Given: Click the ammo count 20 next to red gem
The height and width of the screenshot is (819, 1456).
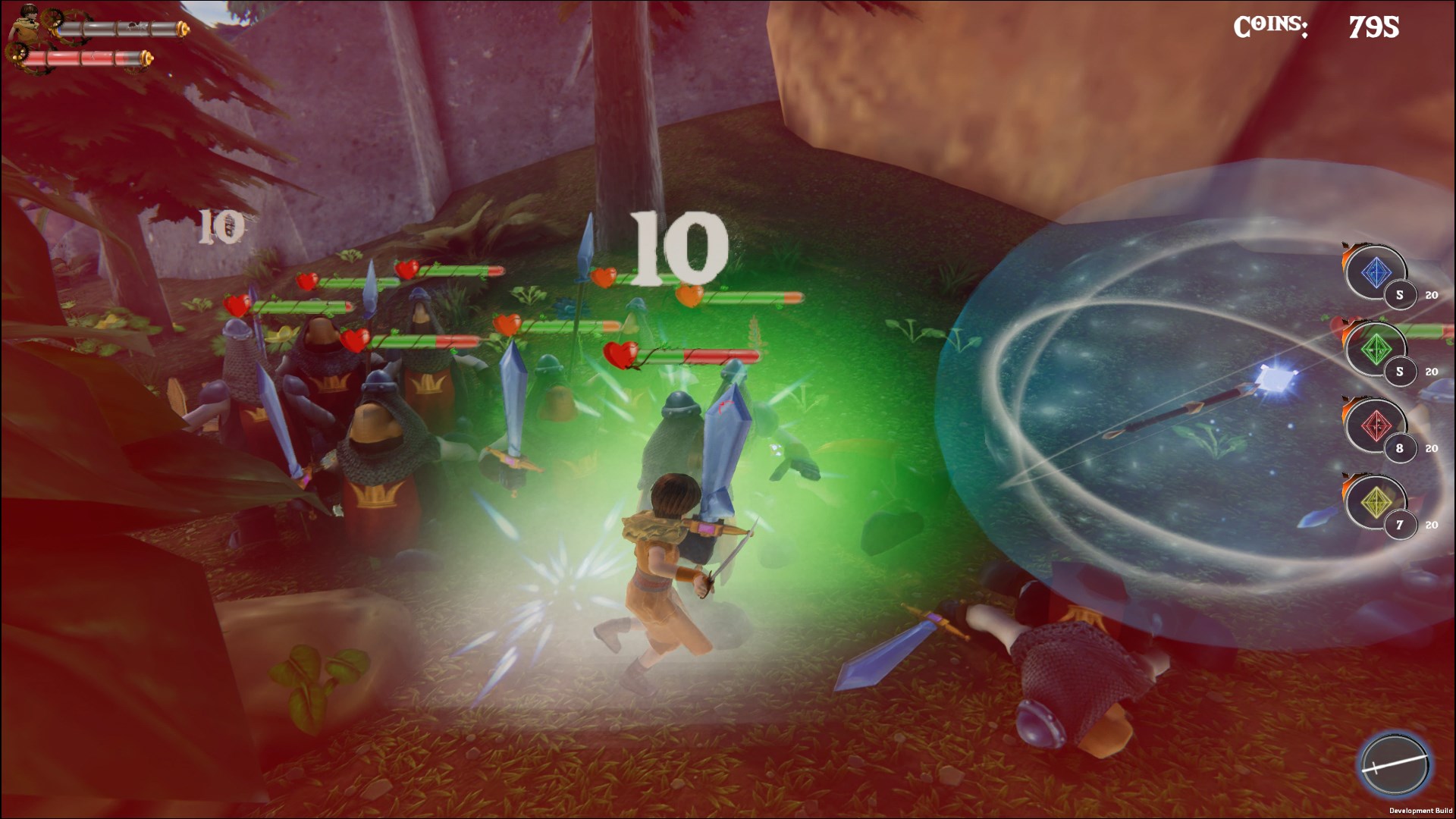Looking at the screenshot, I should click(1431, 447).
